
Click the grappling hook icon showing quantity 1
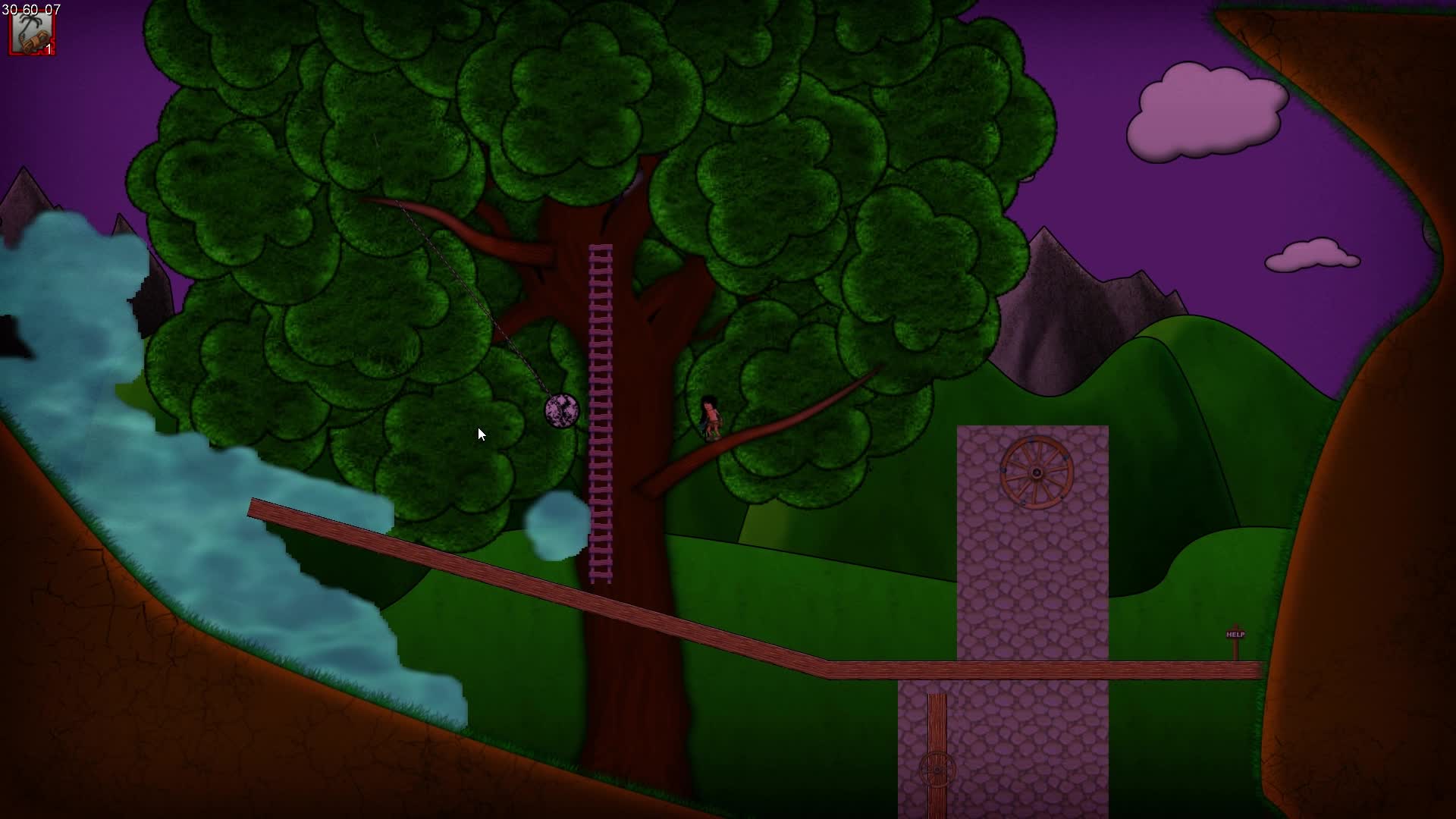[x=32, y=32]
